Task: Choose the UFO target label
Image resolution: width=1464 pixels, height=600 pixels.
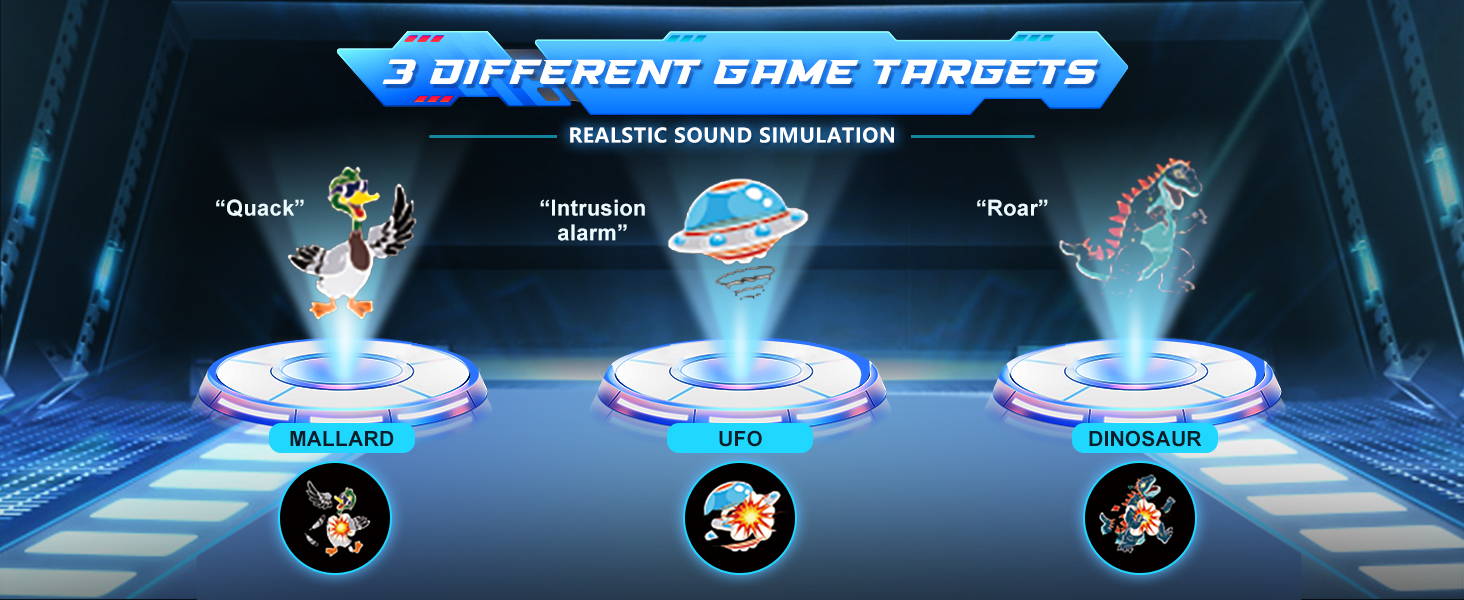Action: point(740,438)
